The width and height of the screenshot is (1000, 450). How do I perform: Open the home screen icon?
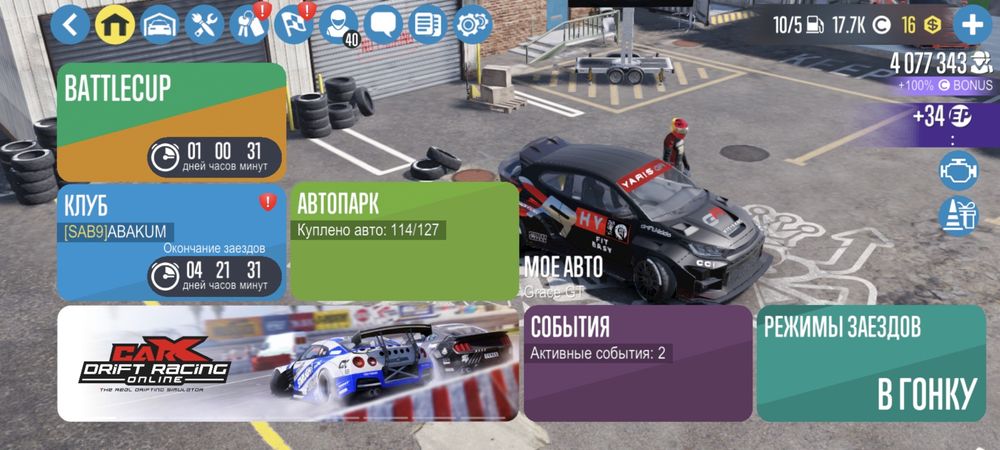point(115,24)
